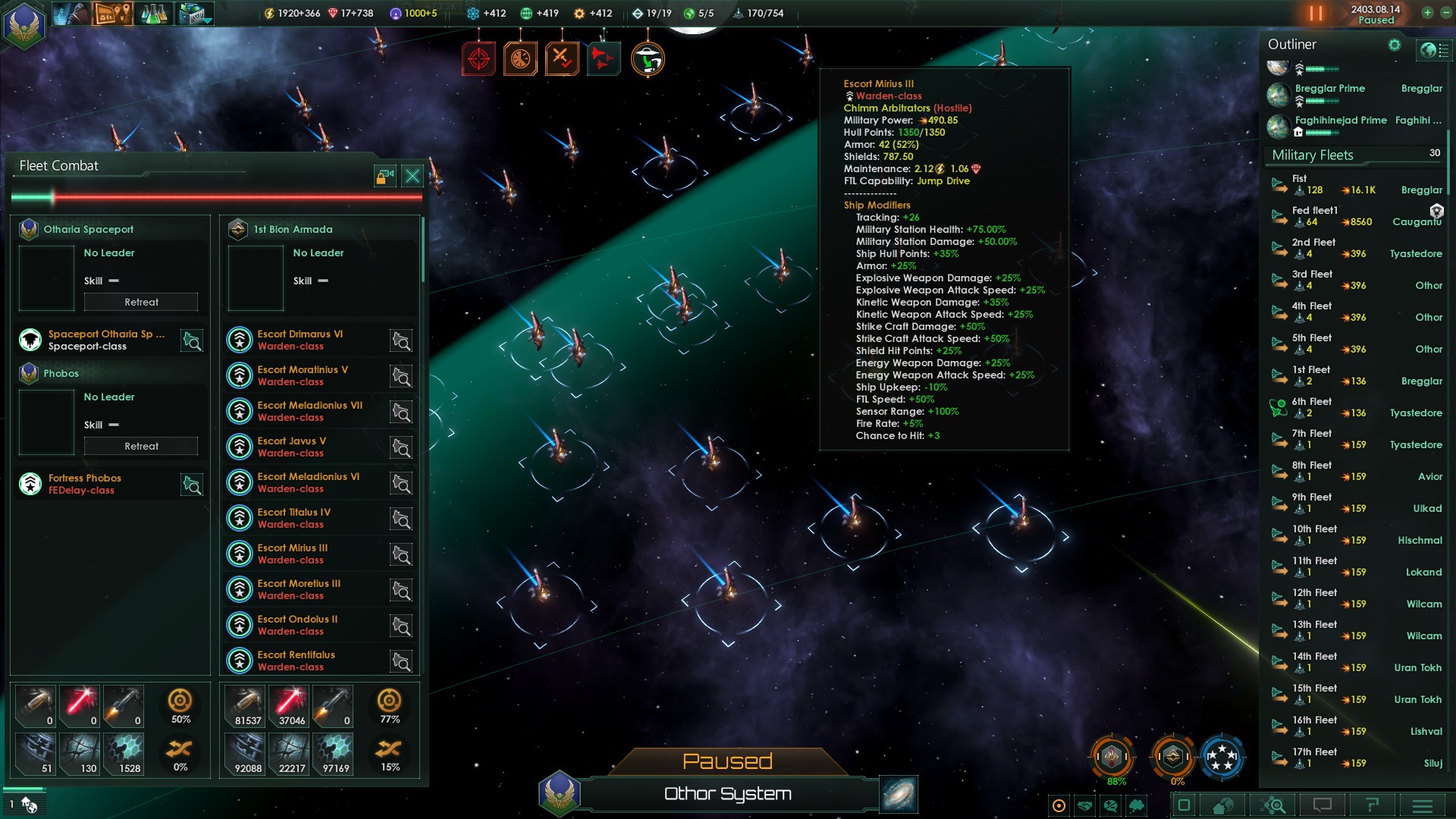Inspect Escort Mirius III with magnifier button

pyautogui.click(x=401, y=554)
